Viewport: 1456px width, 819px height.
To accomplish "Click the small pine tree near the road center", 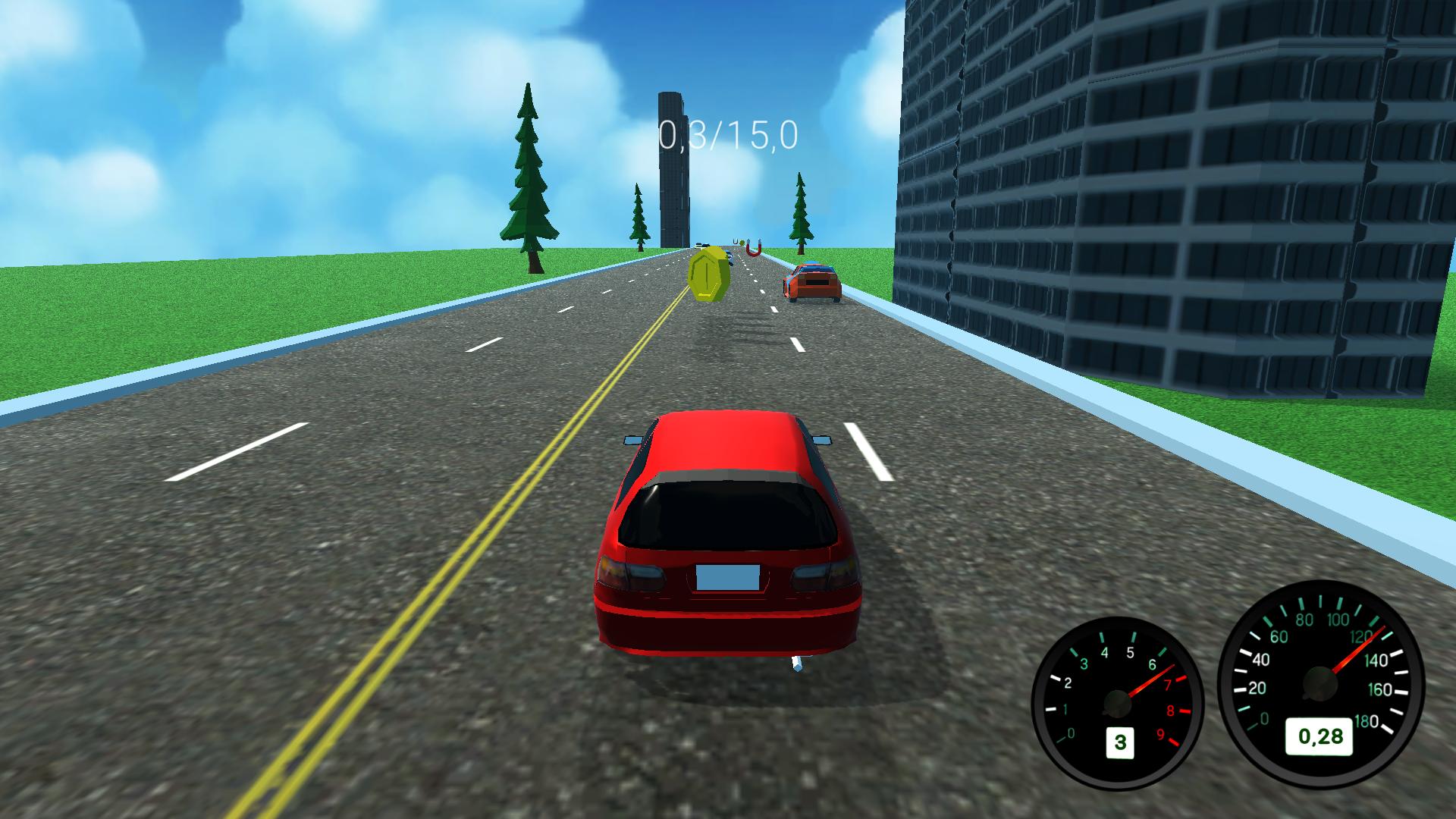I will [x=638, y=216].
